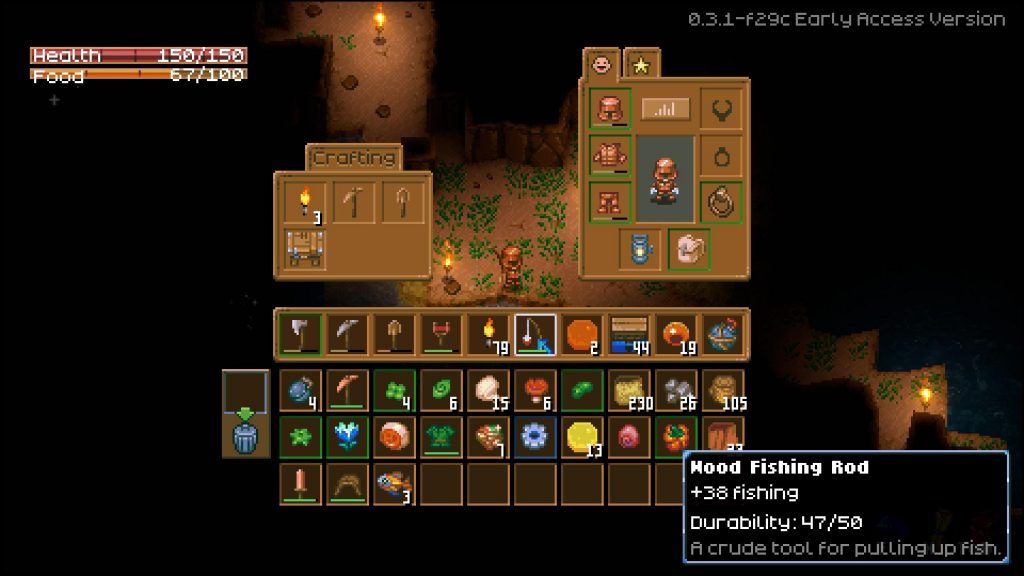Select the copper chest armor slot

coord(610,156)
